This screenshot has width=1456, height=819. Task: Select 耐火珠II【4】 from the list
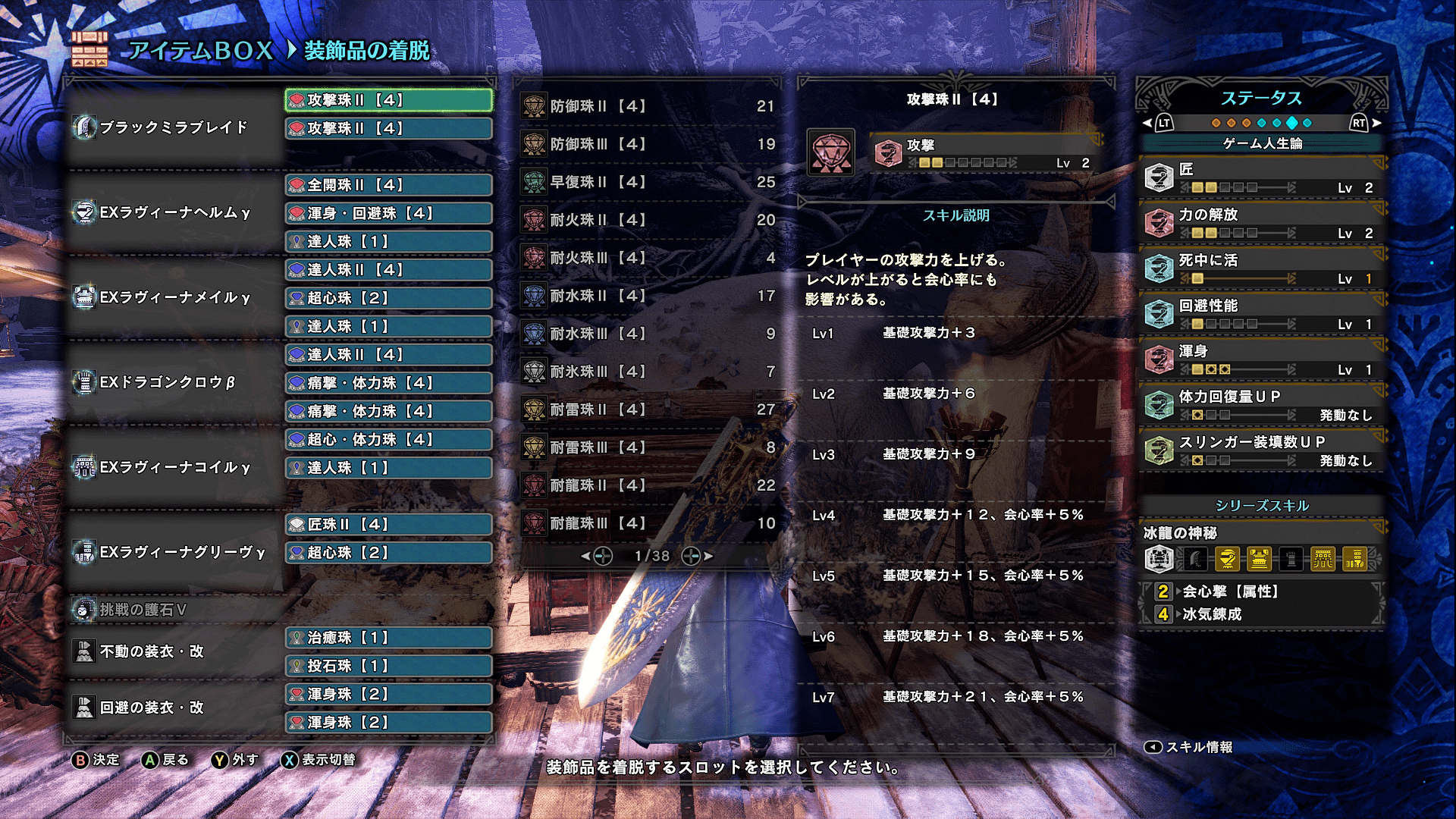648,220
